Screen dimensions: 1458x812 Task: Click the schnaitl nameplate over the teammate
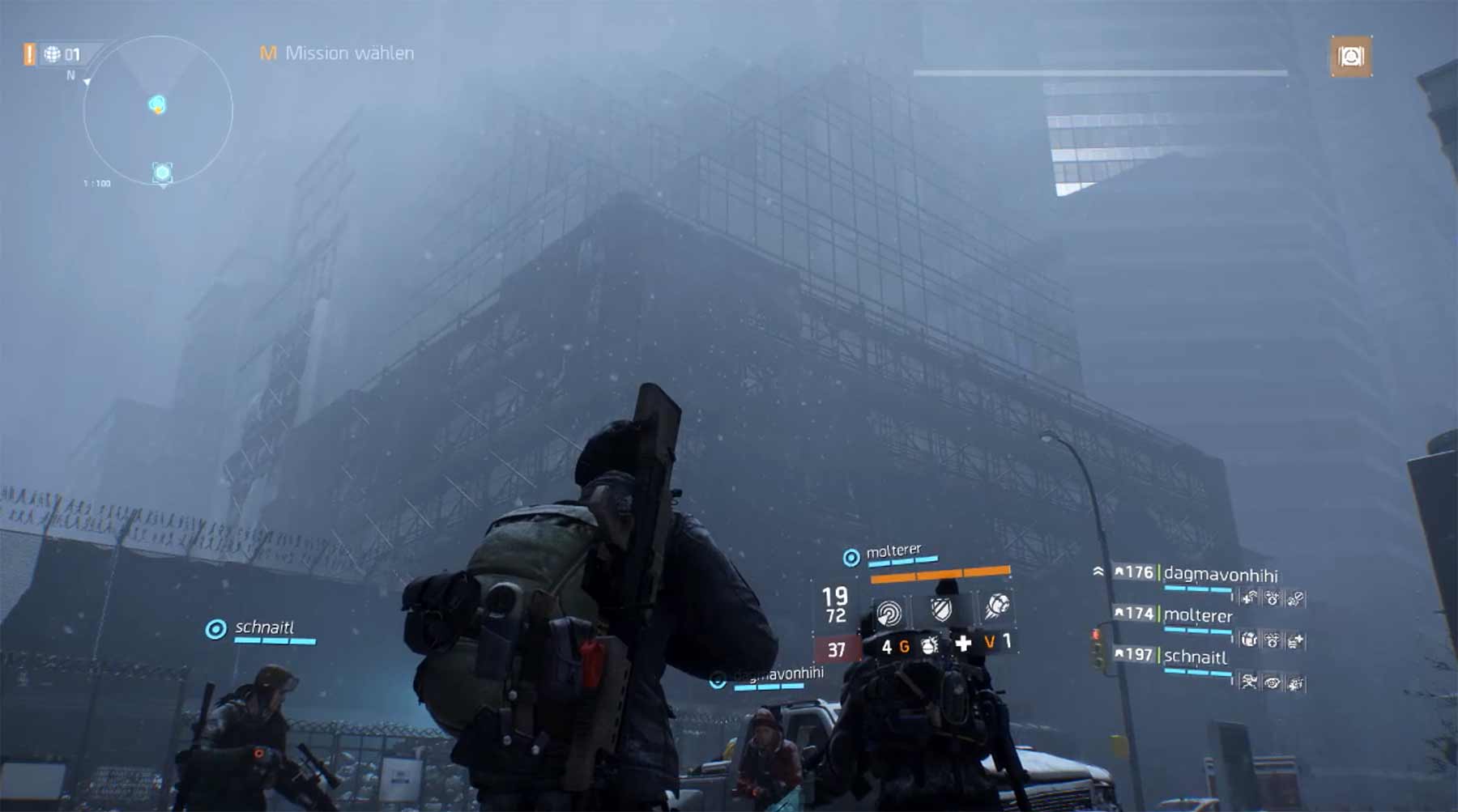(264, 627)
